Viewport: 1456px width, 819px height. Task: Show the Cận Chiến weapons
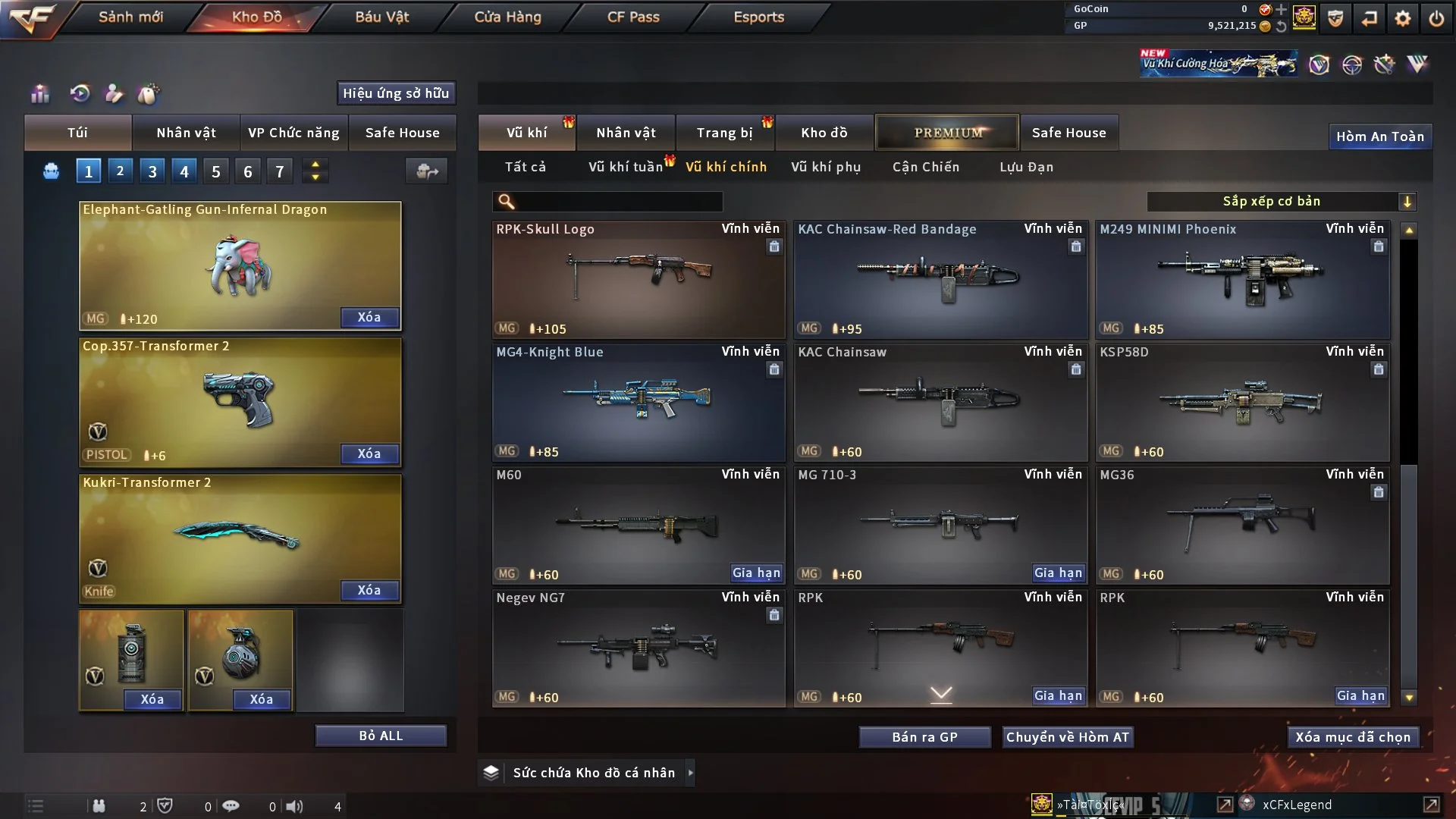925,167
